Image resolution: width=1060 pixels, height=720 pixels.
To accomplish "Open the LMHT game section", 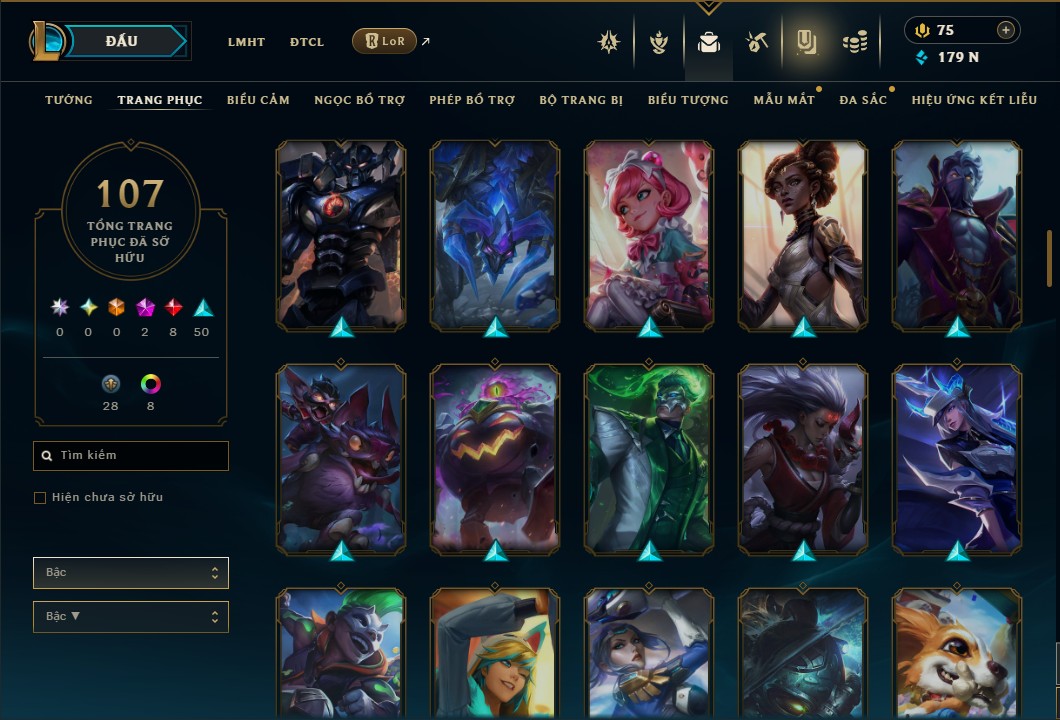I will [x=246, y=42].
